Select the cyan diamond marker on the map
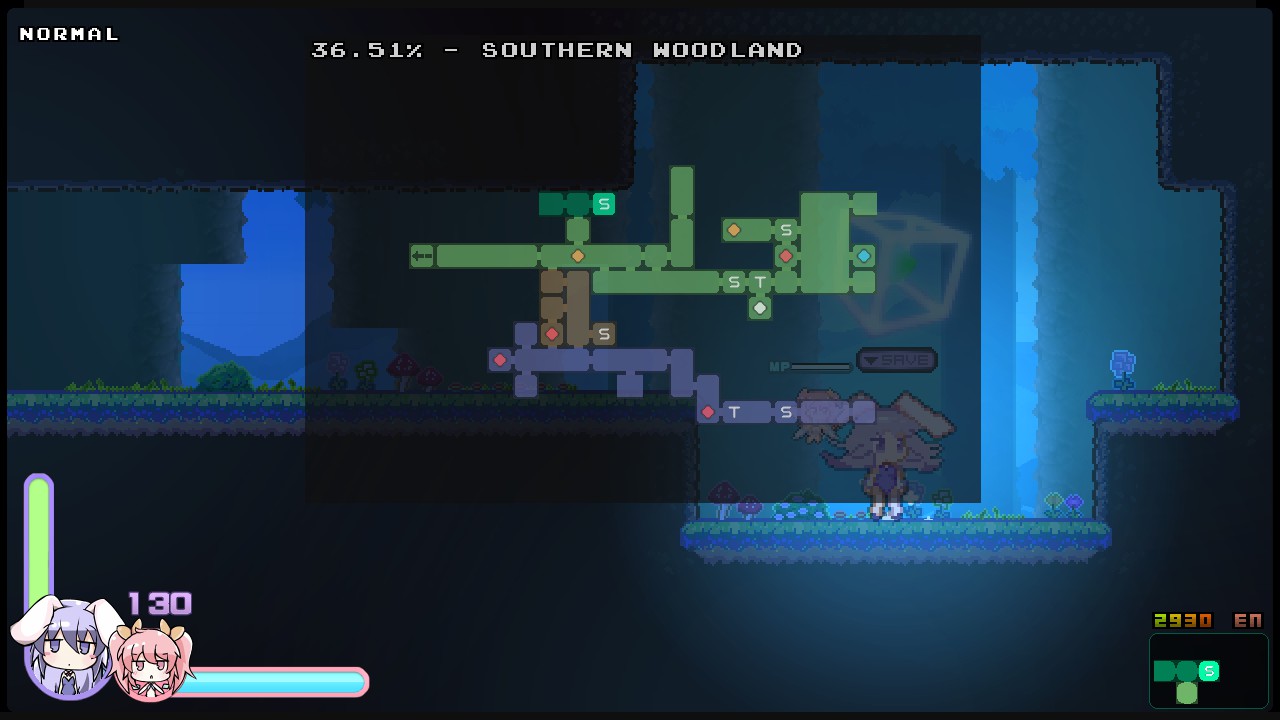1280x720 pixels. (863, 255)
